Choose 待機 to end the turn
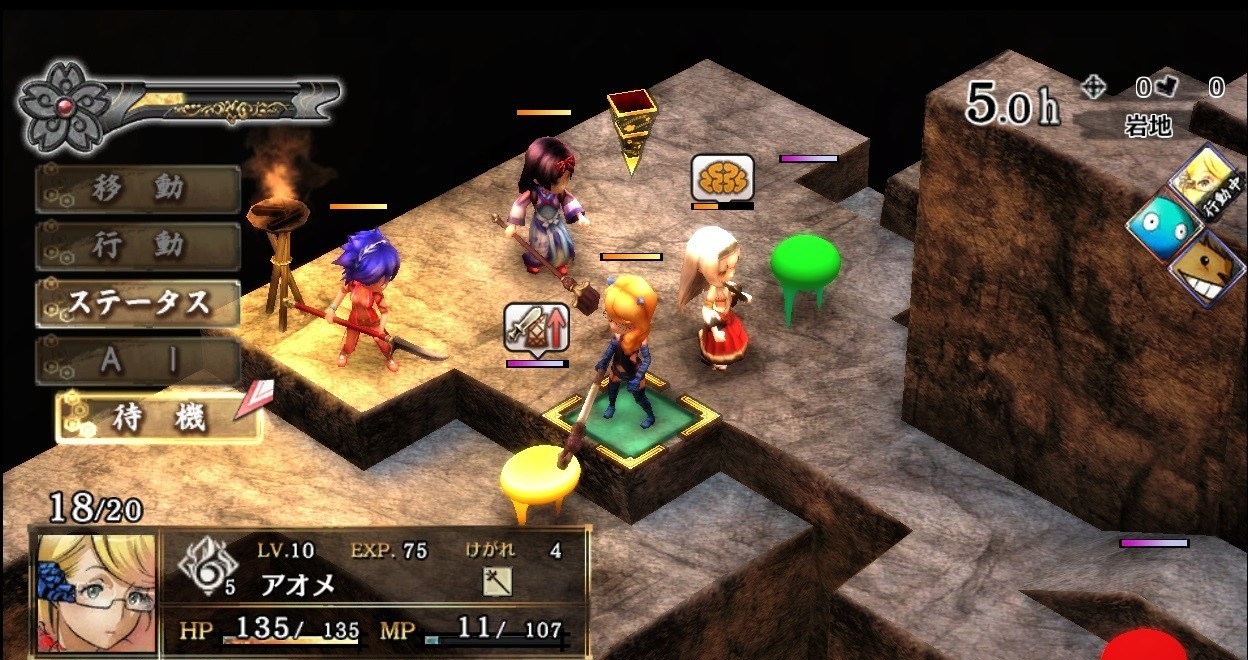1248x660 pixels. tap(158, 418)
